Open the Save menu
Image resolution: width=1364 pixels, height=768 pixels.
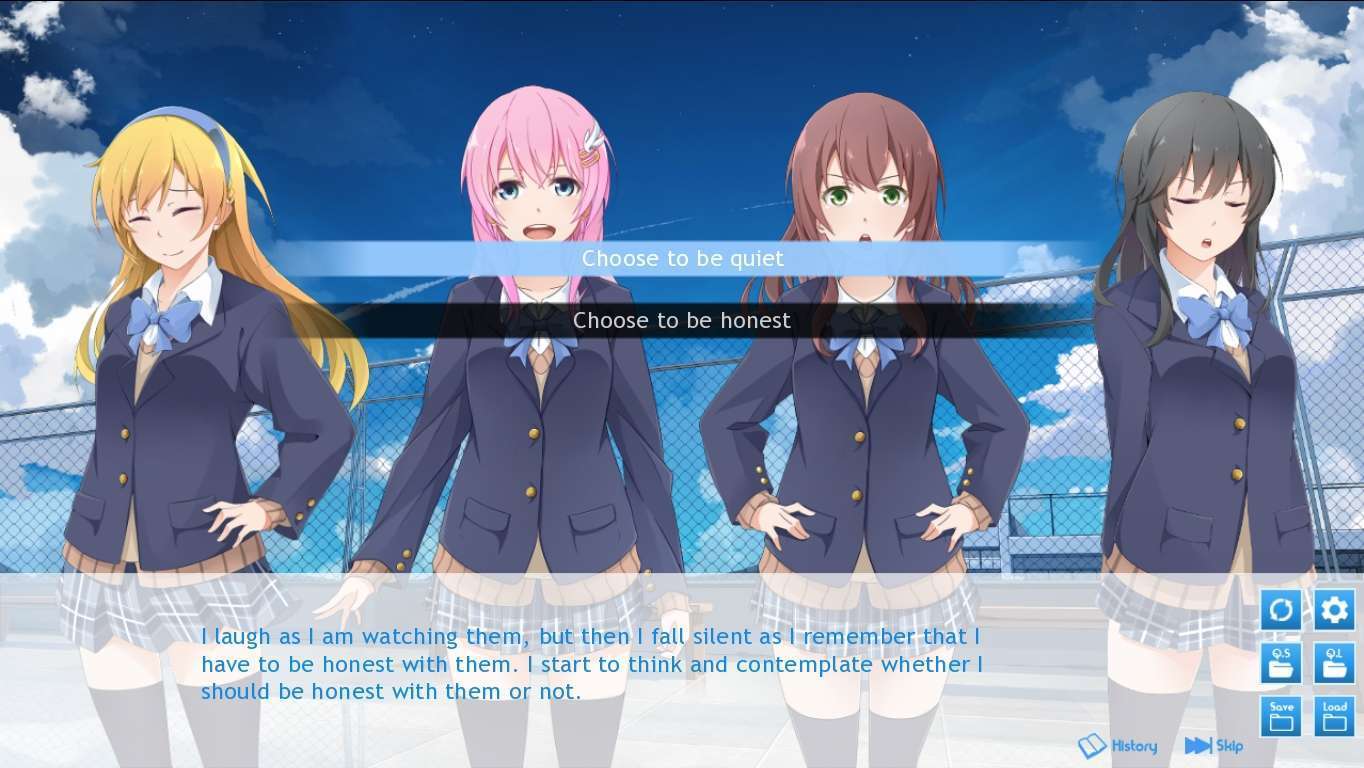tap(1281, 716)
